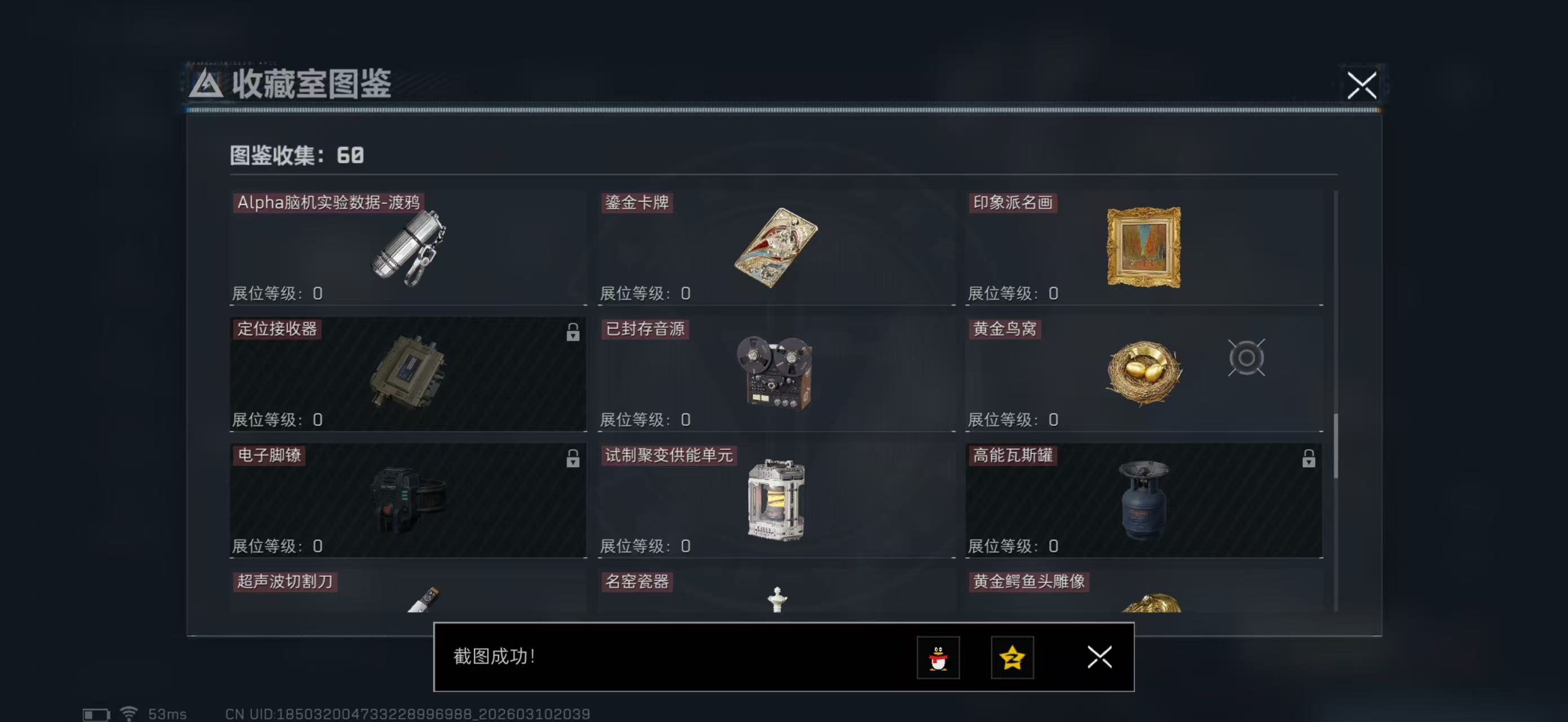The width and height of the screenshot is (1568, 722).
Task: Open the 名窑瓷器 porcelain entry
Action: pos(638,582)
